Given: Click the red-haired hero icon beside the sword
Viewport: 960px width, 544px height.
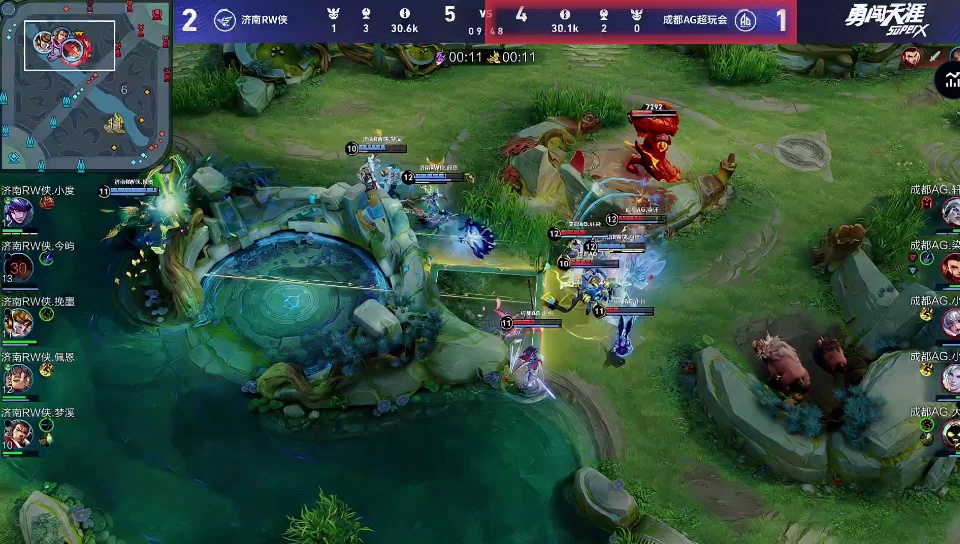Looking at the screenshot, I should 910,58.
